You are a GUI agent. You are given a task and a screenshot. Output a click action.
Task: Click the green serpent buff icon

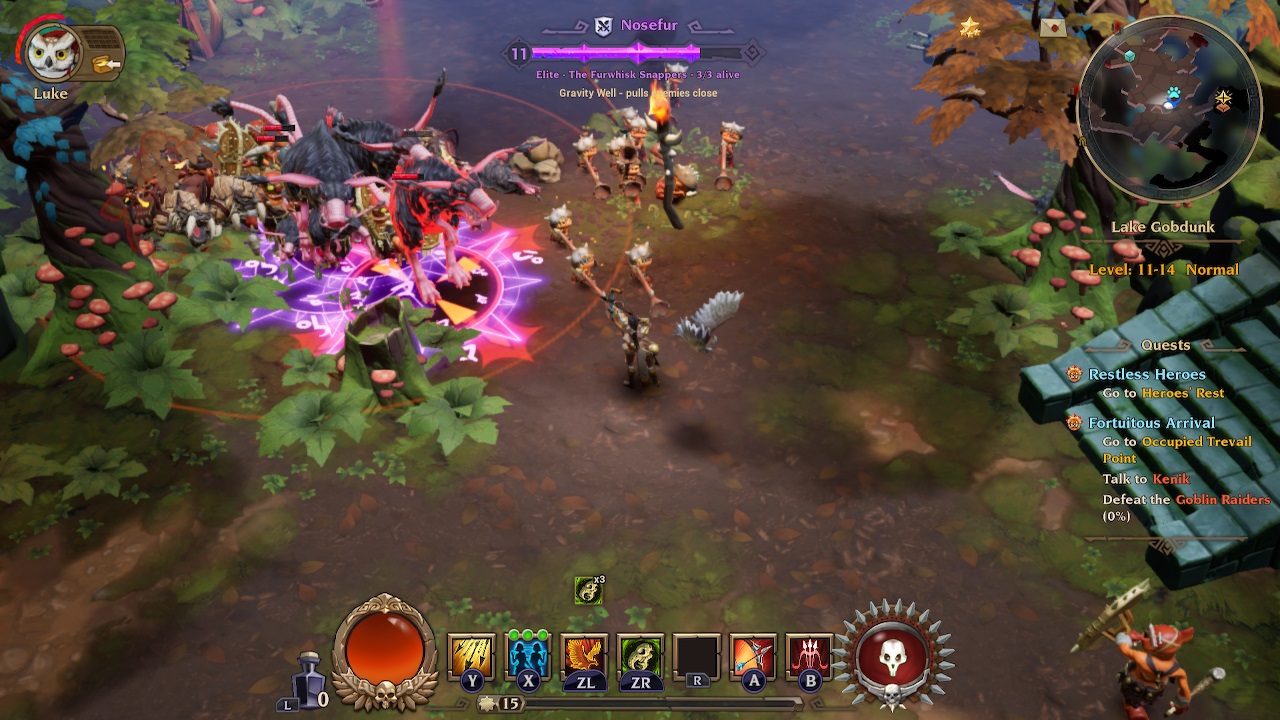[x=589, y=591]
